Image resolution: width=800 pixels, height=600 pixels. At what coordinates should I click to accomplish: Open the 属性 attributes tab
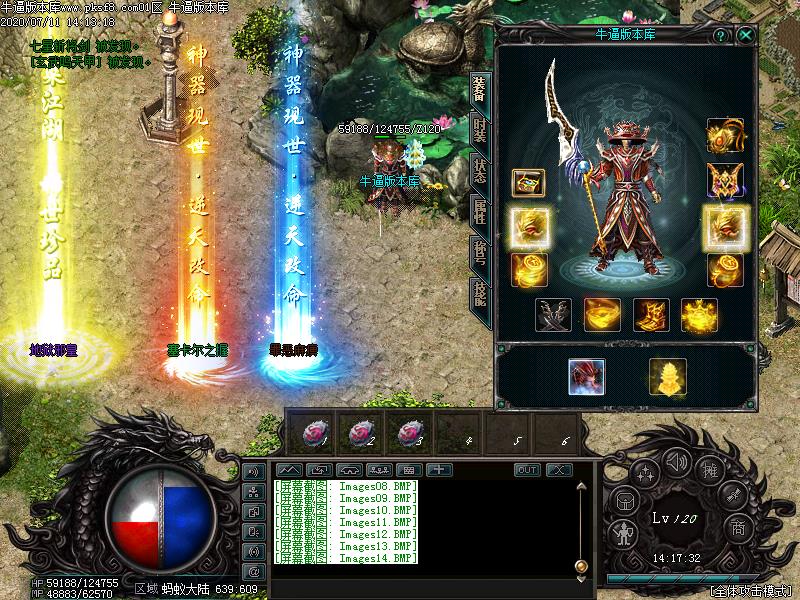pos(480,210)
